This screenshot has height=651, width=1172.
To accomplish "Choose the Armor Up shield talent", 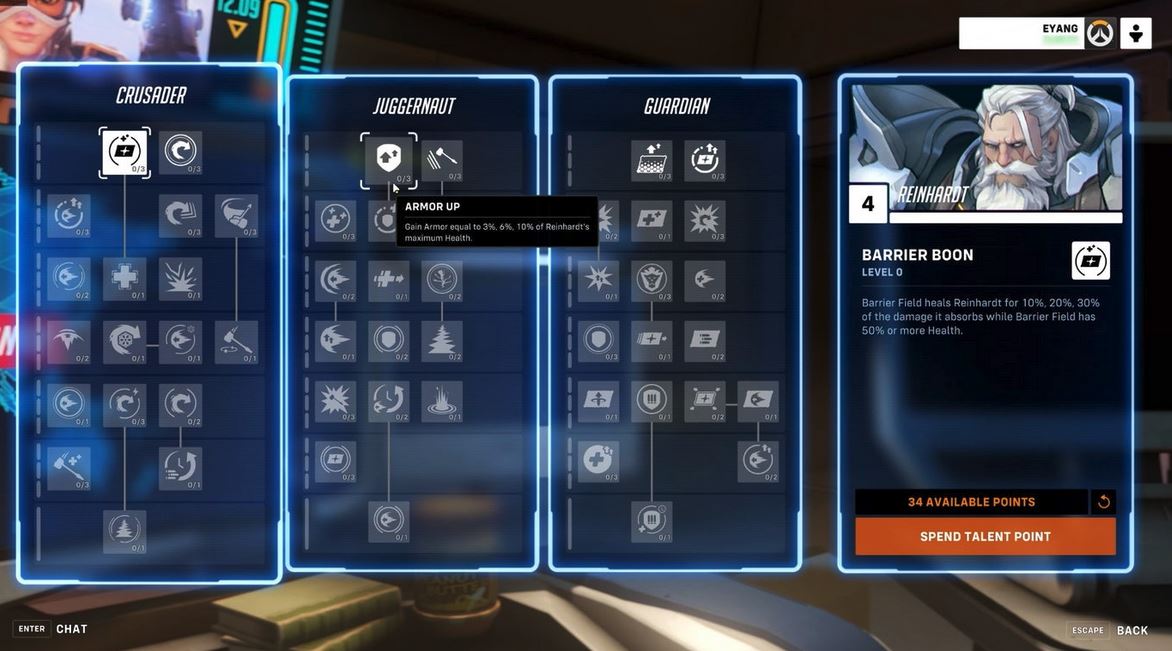I will [x=388, y=159].
